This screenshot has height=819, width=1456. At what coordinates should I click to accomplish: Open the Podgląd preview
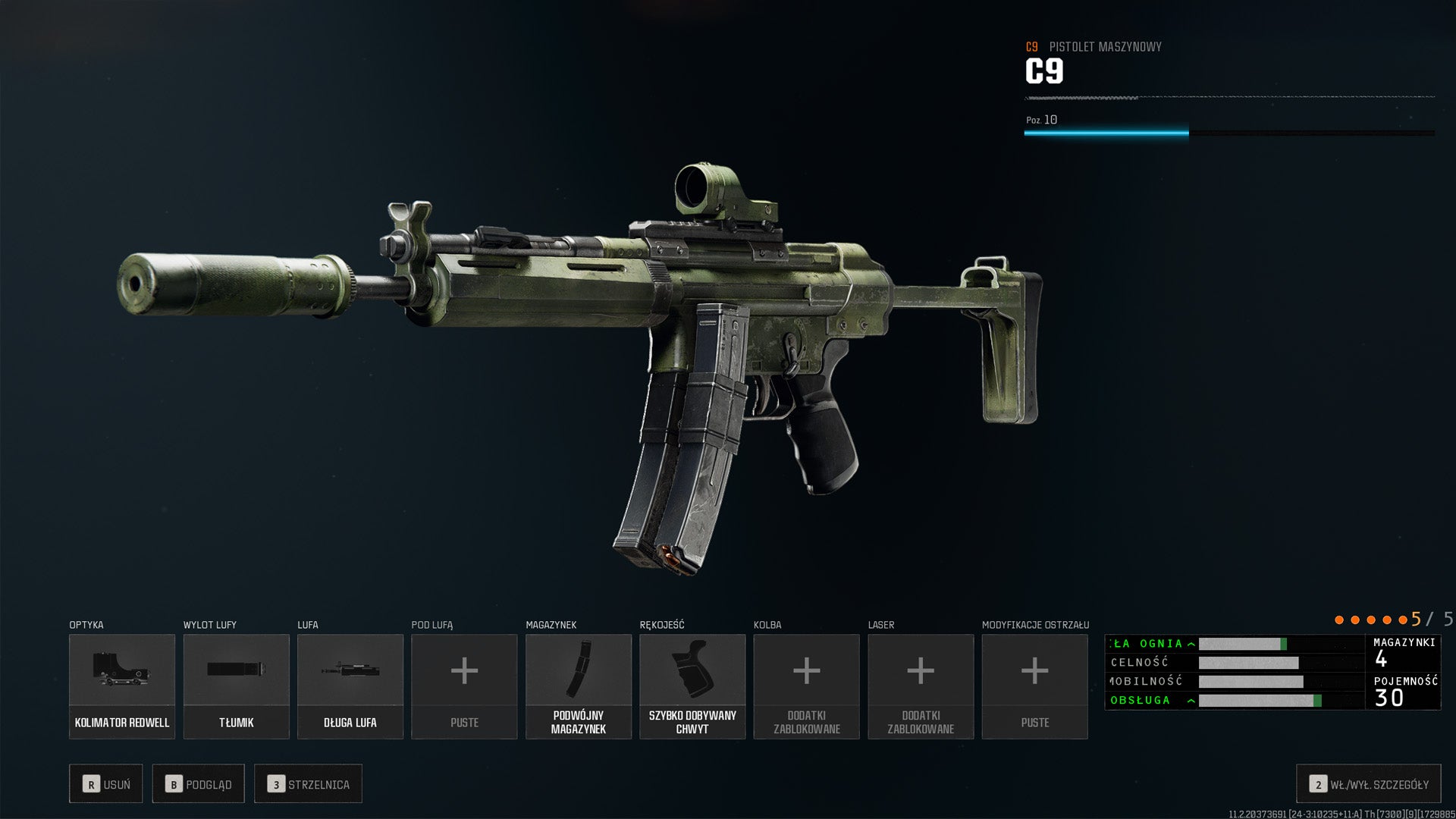pos(198,784)
